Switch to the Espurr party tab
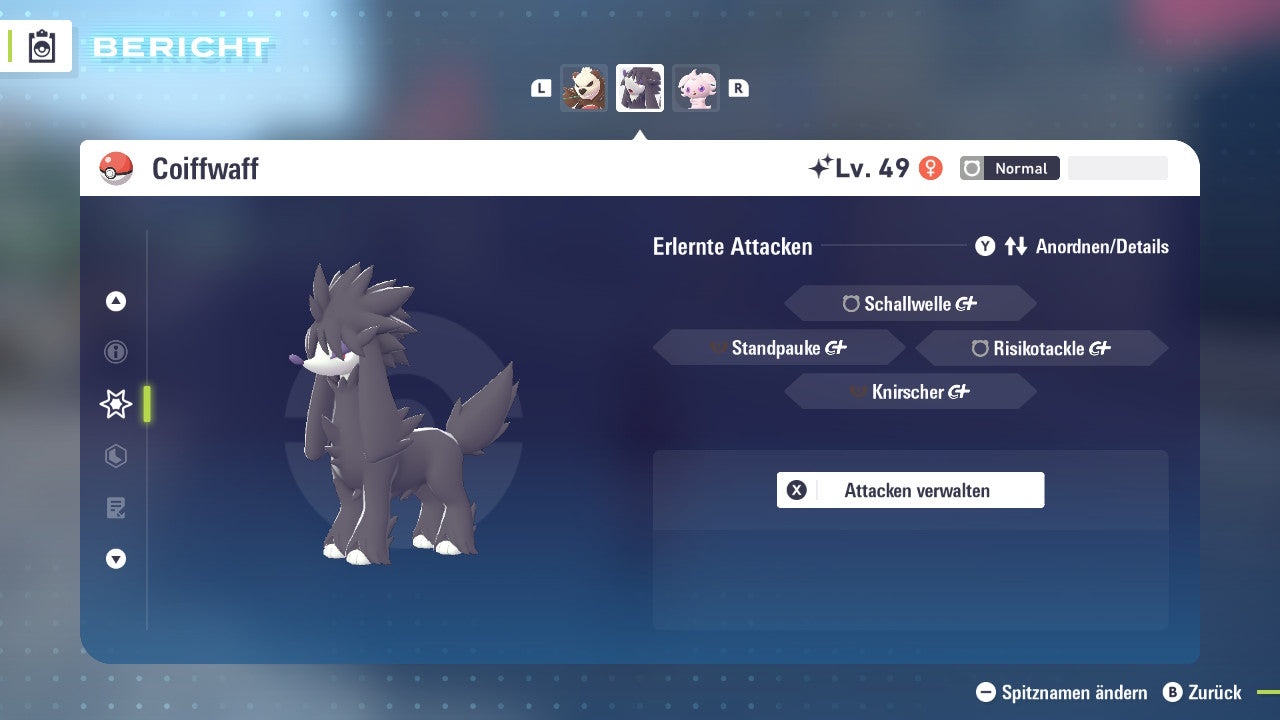Viewport: 1280px width, 720px height. pyautogui.click(x=696, y=88)
